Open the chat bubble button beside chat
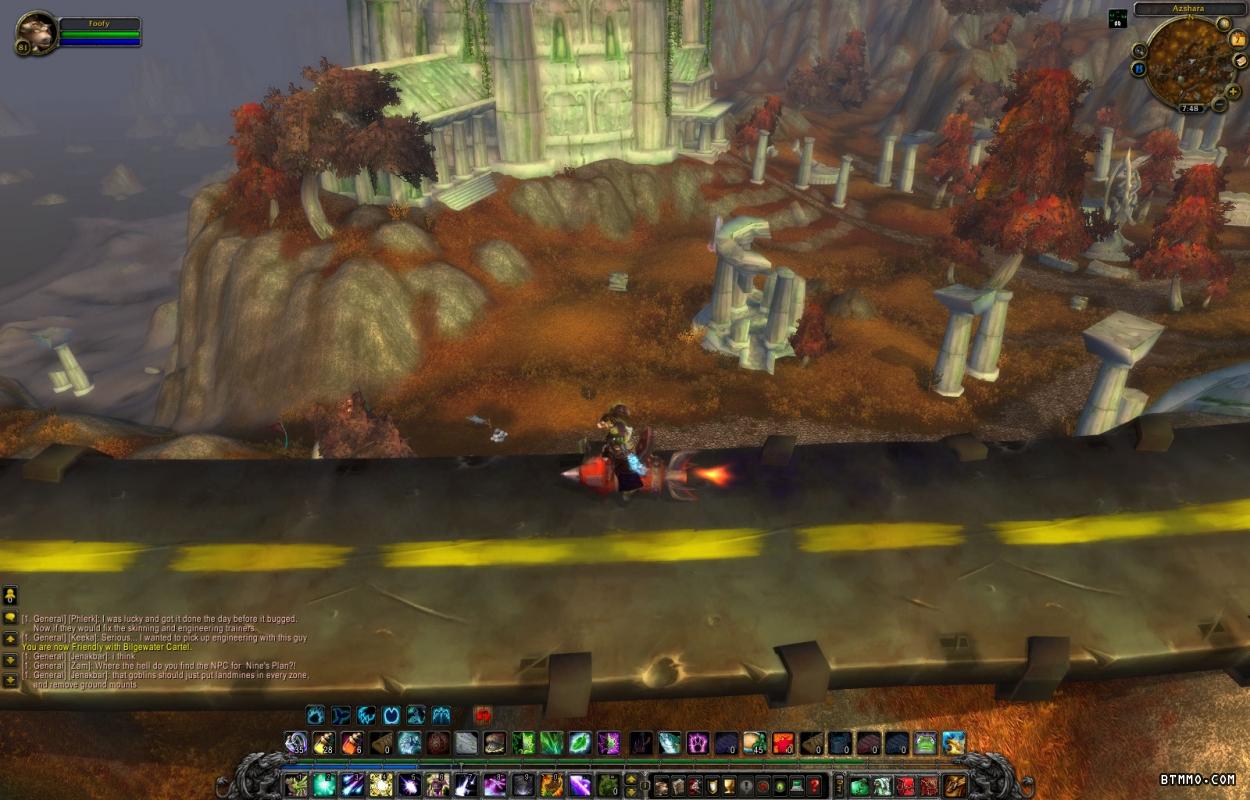 [x=11, y=617]
